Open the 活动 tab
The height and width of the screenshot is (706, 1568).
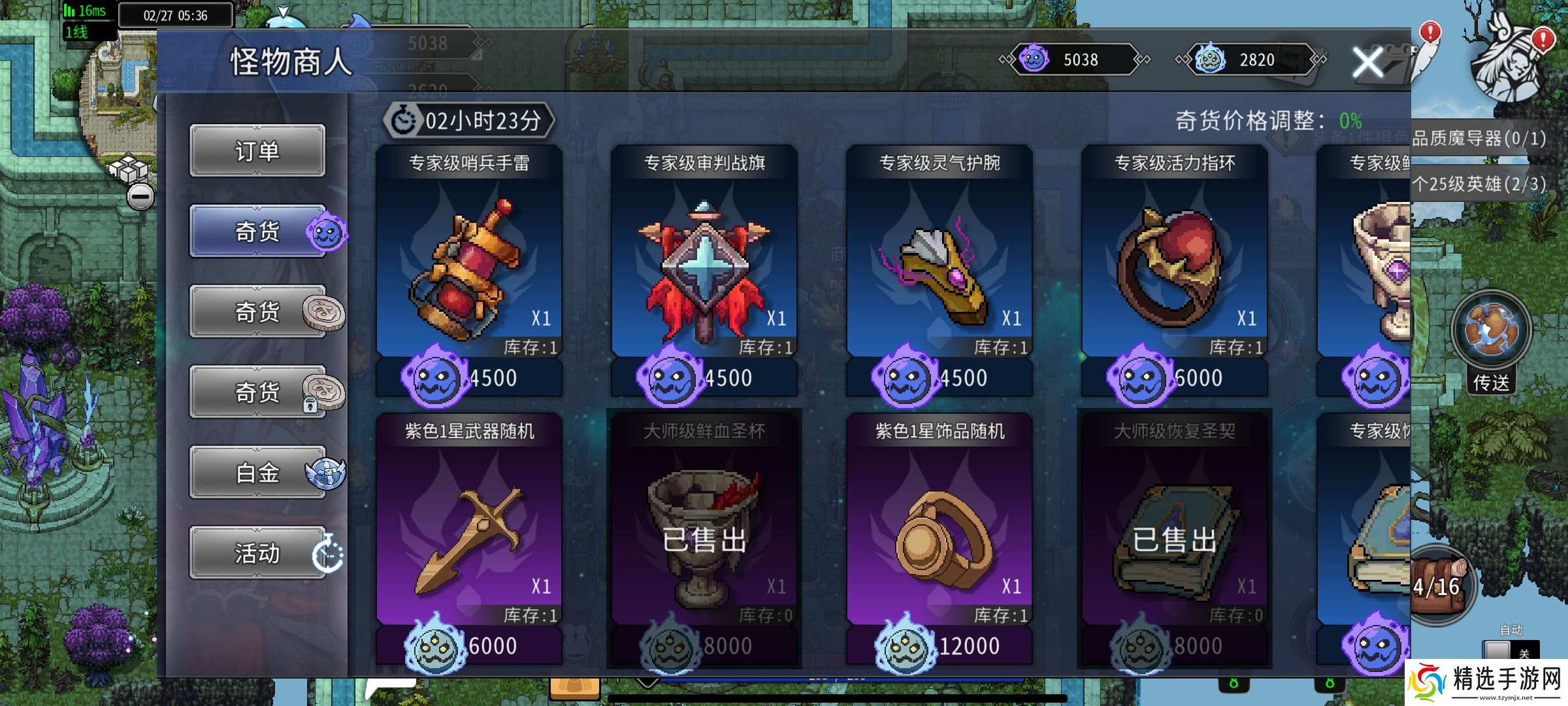(257, 554)
